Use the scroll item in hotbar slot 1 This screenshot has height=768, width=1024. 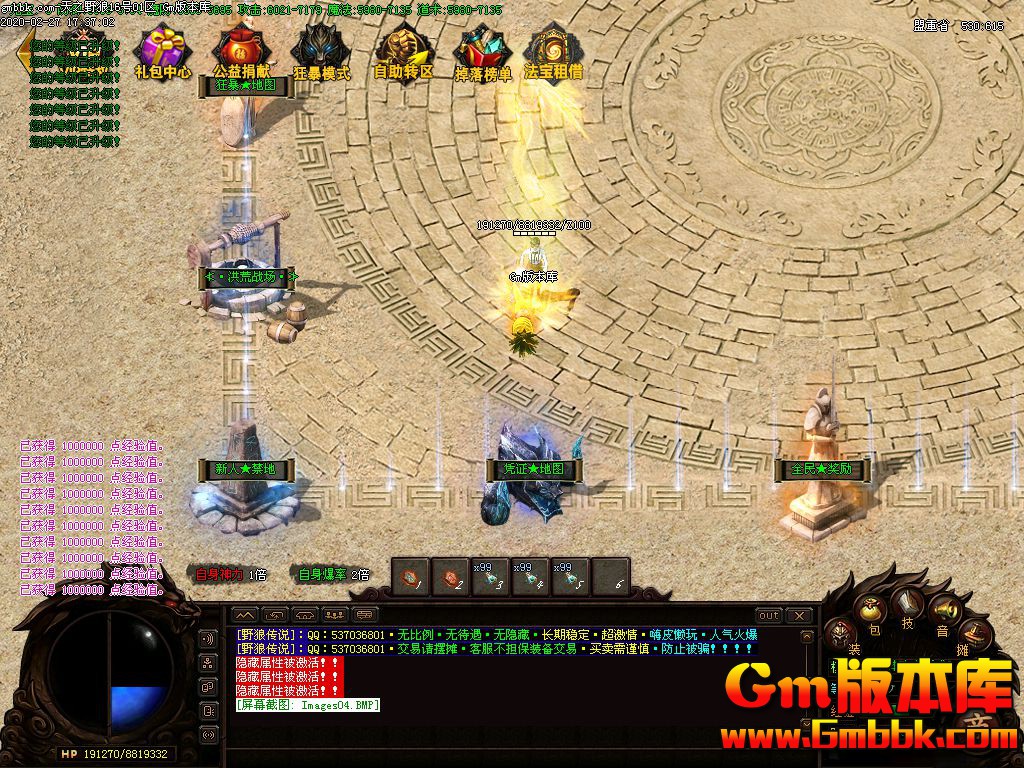point(410,576)
